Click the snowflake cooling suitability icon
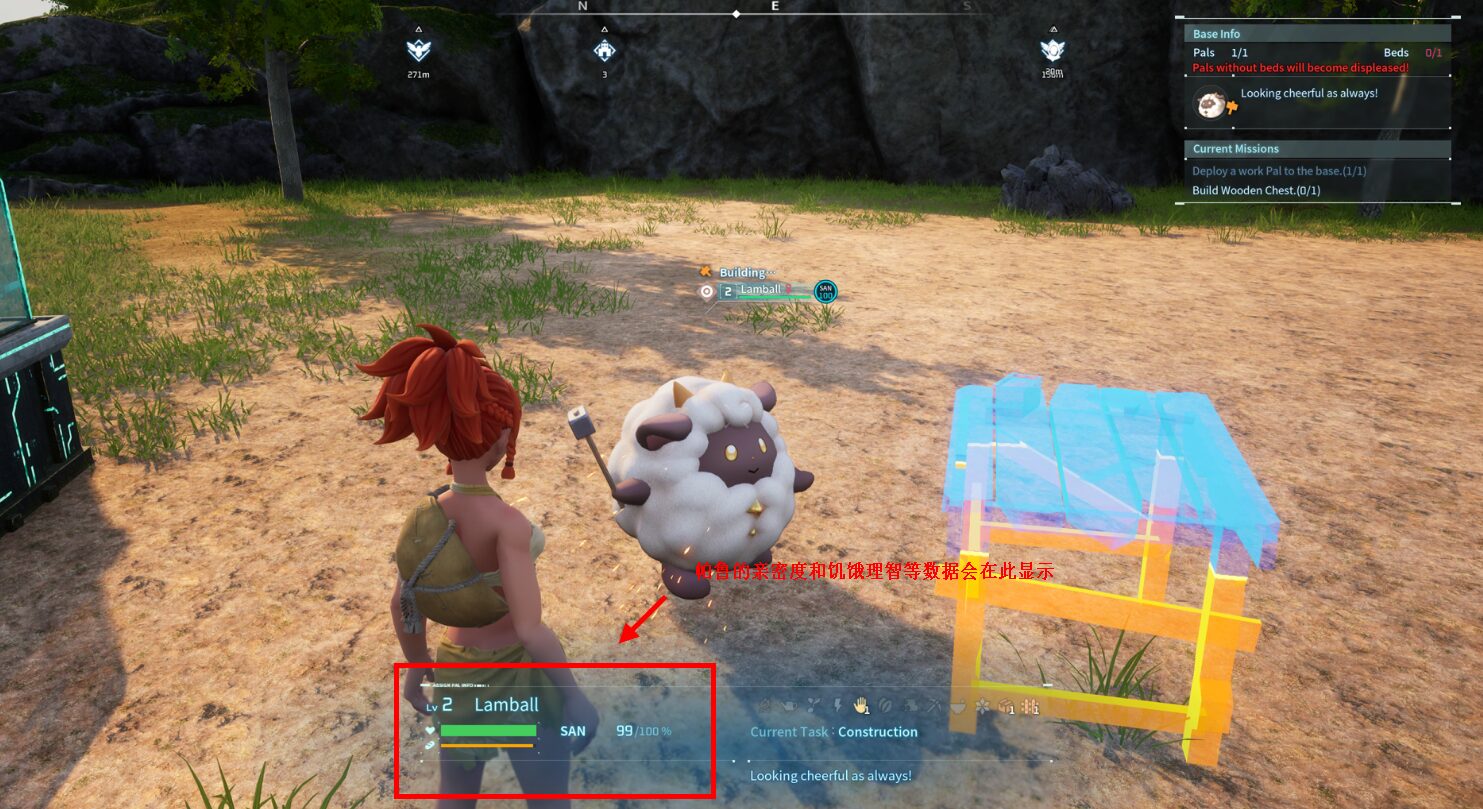This screenshot has height=809, width=1483. (x=982, y=706)
